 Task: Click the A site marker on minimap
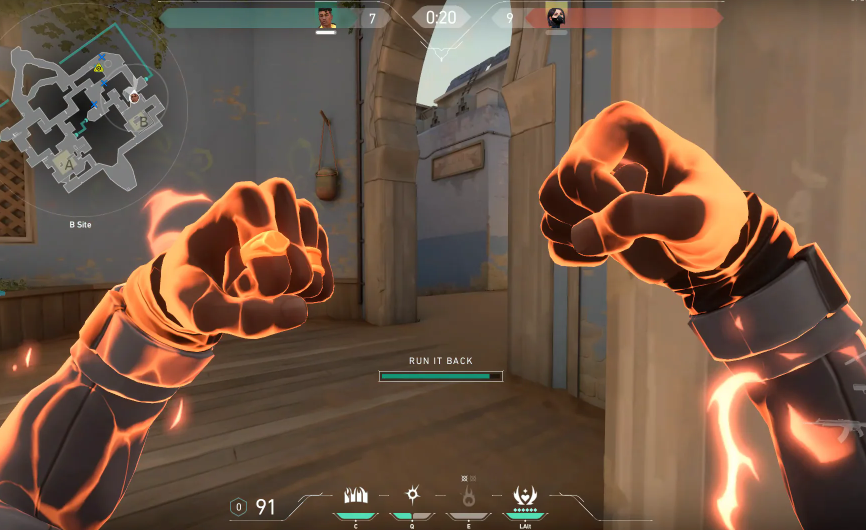pyautogui.click(x=69, y=163)
